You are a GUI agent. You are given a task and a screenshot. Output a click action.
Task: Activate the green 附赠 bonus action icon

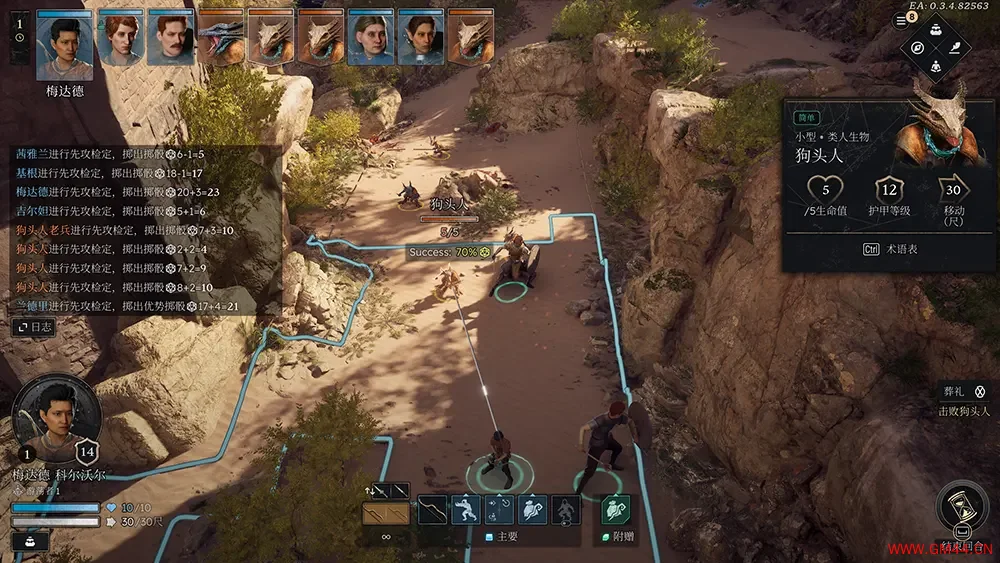click(616, 510)
